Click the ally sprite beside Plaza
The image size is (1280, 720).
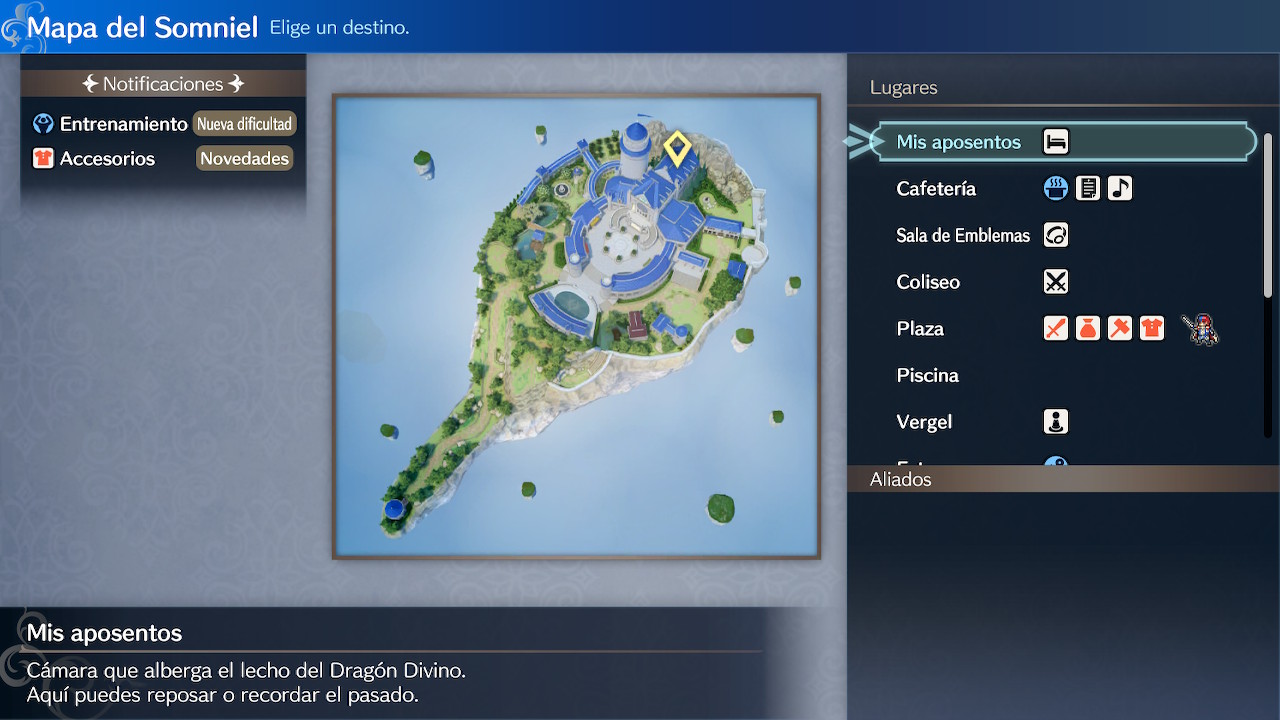point(1200,329)
